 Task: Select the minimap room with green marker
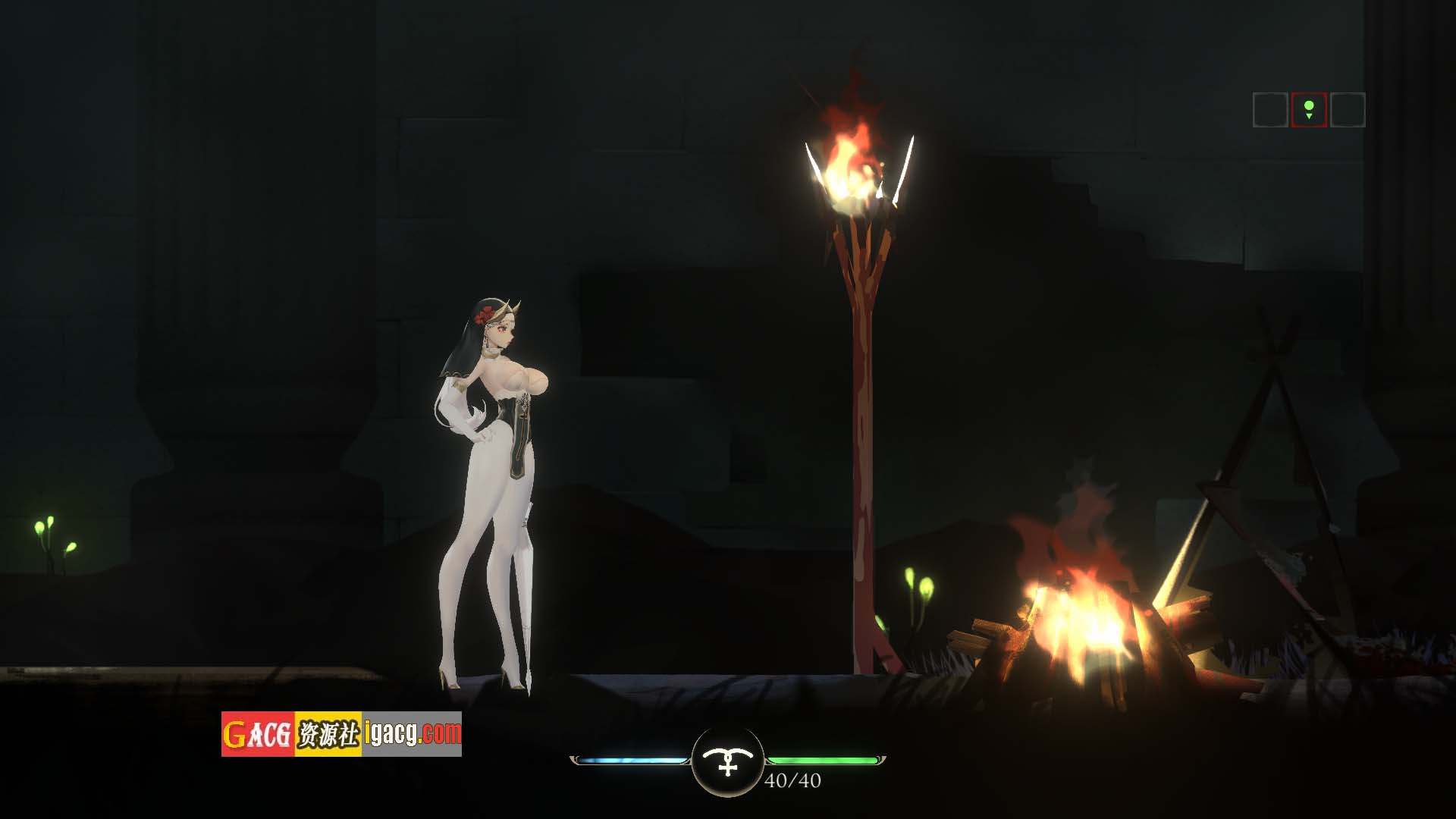(x=1309, y=110)
